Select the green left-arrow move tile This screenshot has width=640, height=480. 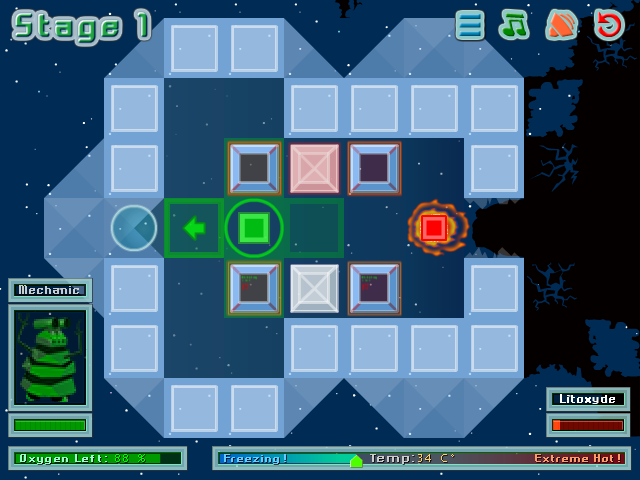click(194, 228)
